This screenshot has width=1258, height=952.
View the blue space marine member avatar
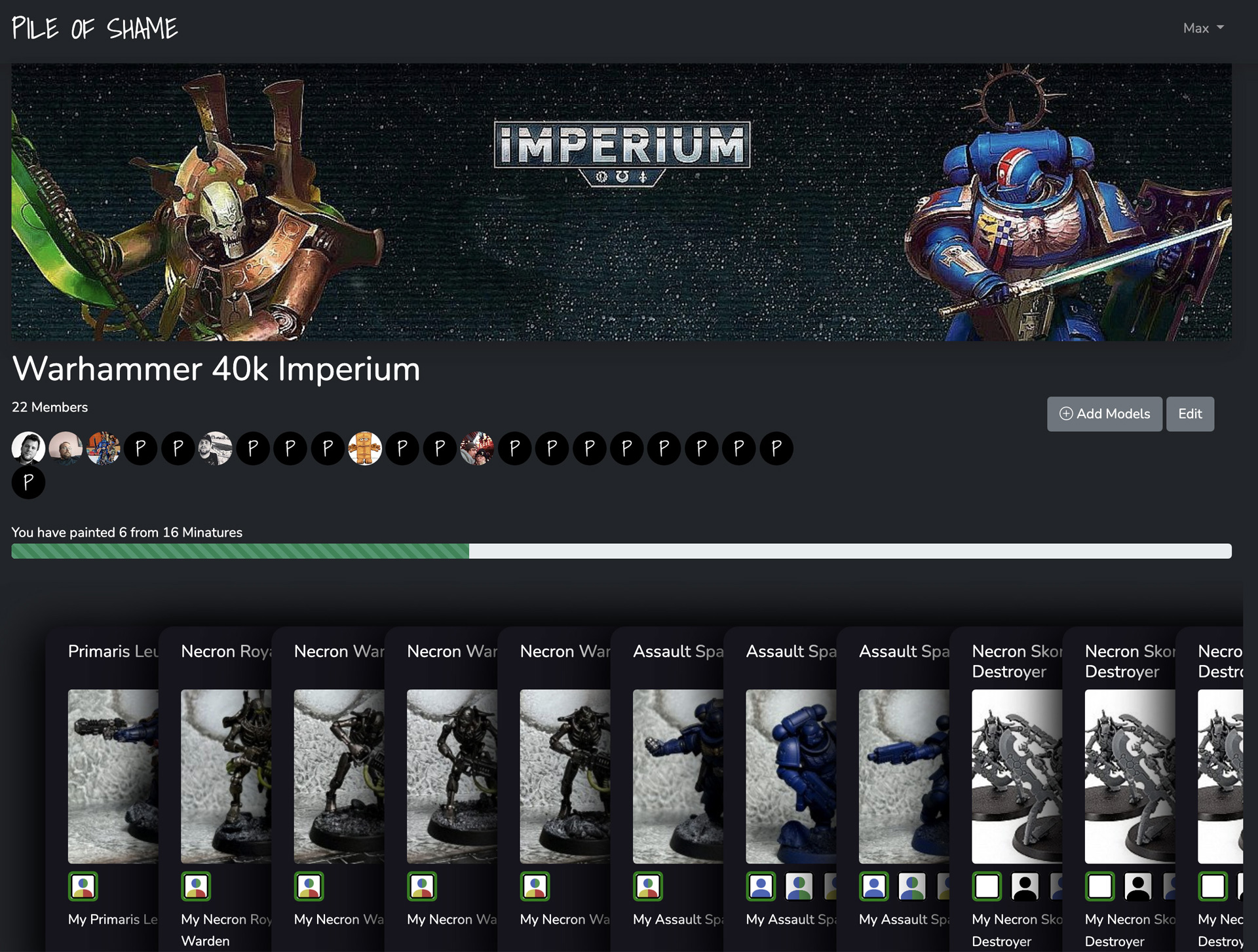[104, 449]
